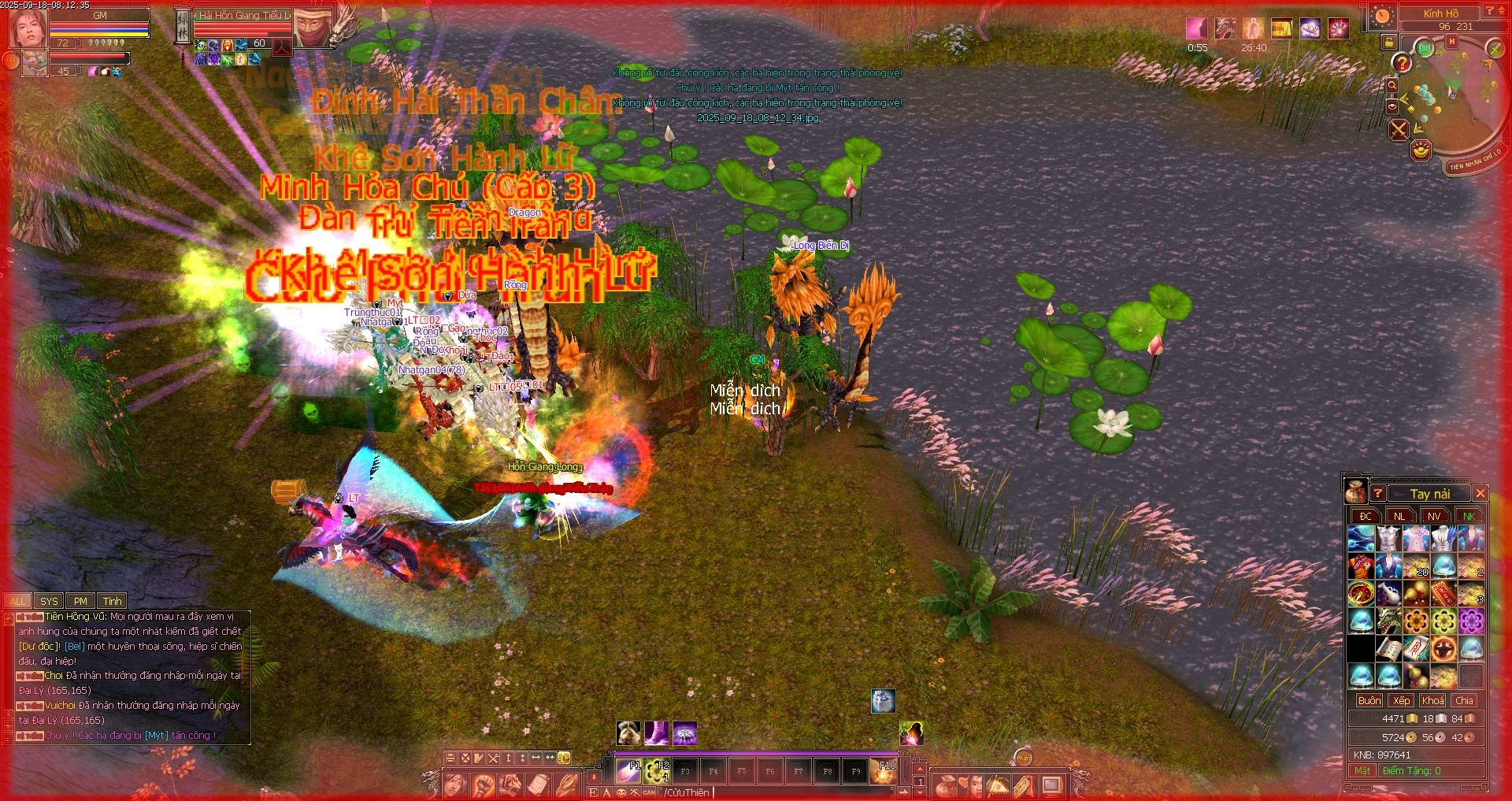Click the magnifying glass minimap button
The width and height of the screenshot is (1512, 801).
(1392, 85)
